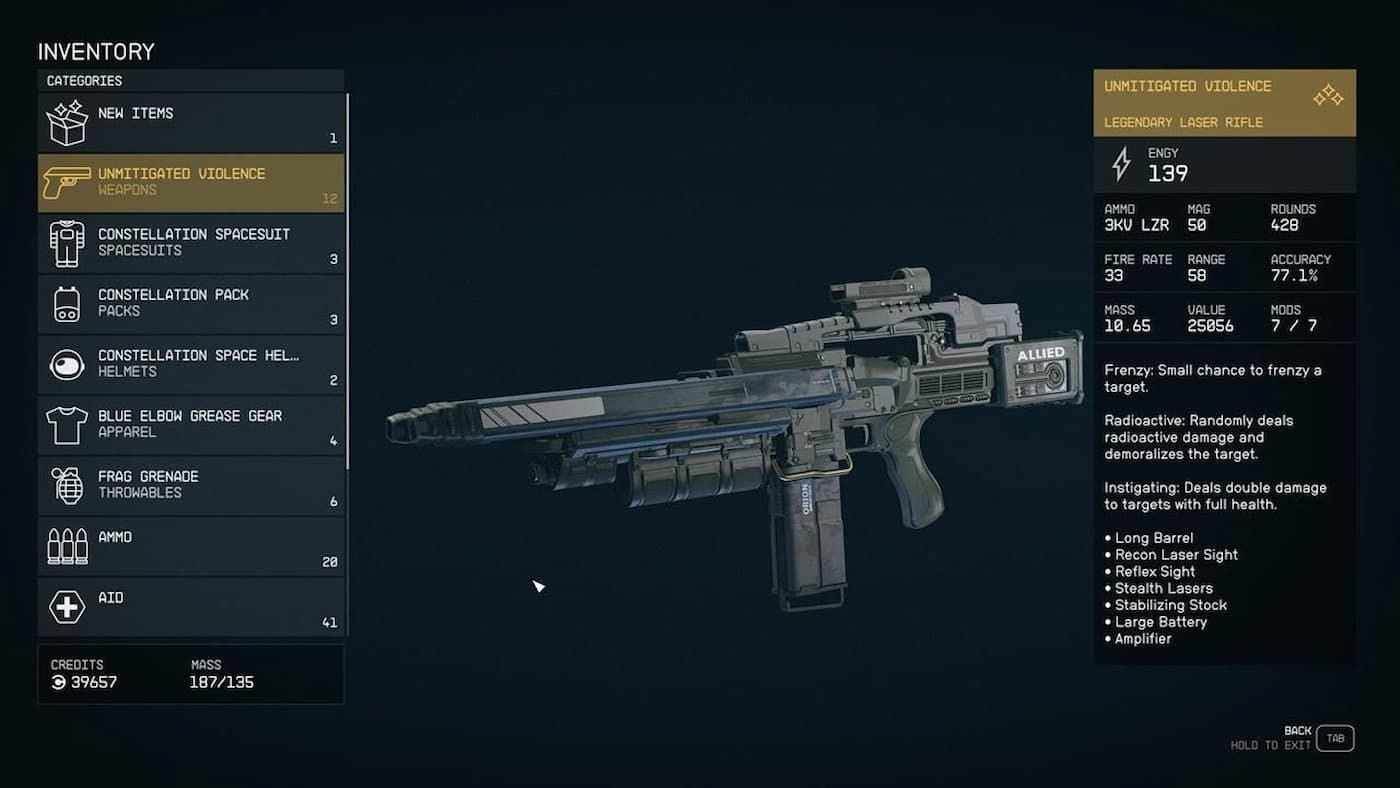
Task: Click the New Items box icon
Action: click(x=66, y=122)
